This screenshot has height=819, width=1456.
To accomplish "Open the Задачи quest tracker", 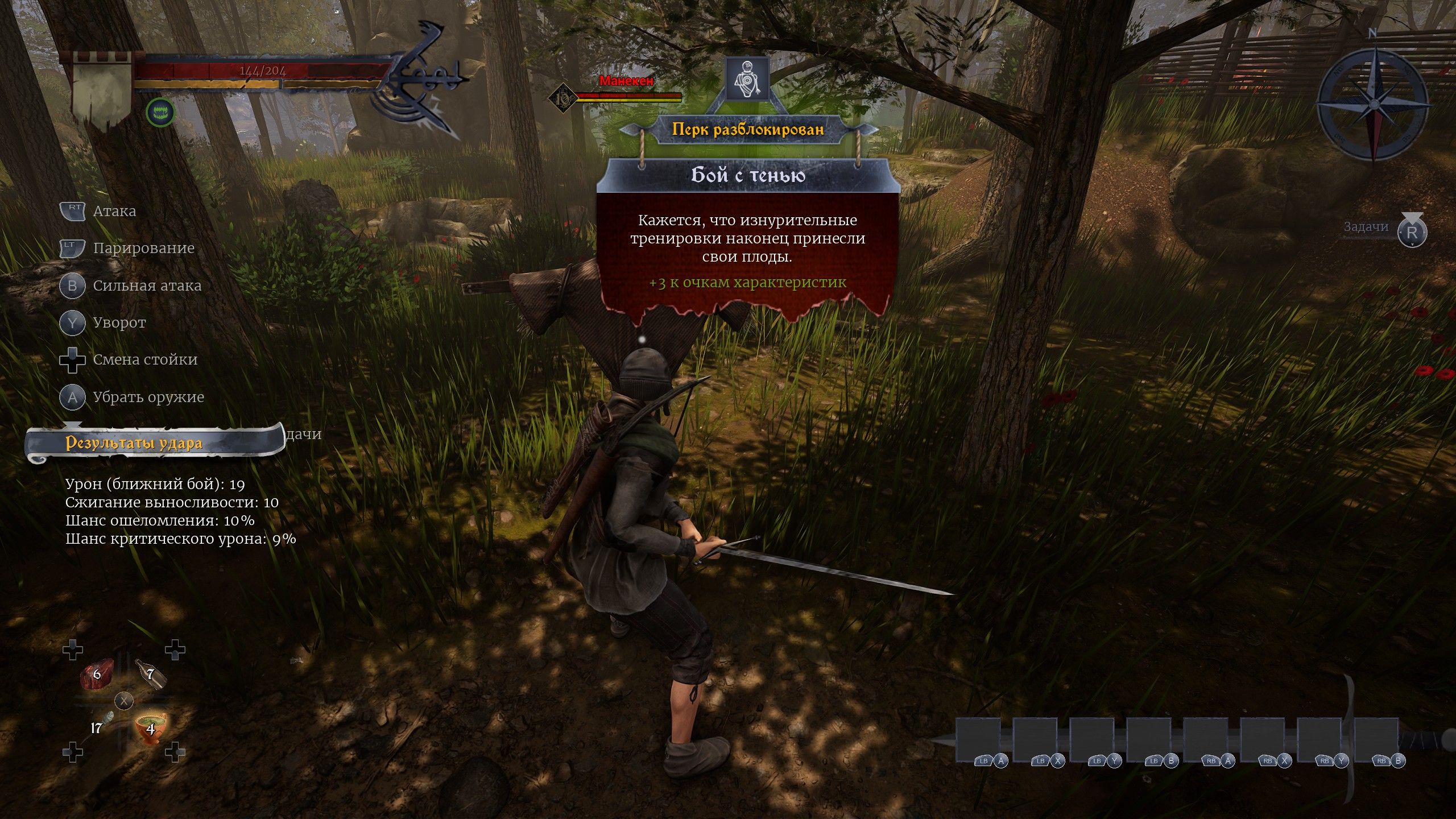I will pyautogui.click(x=1387, y=229).
